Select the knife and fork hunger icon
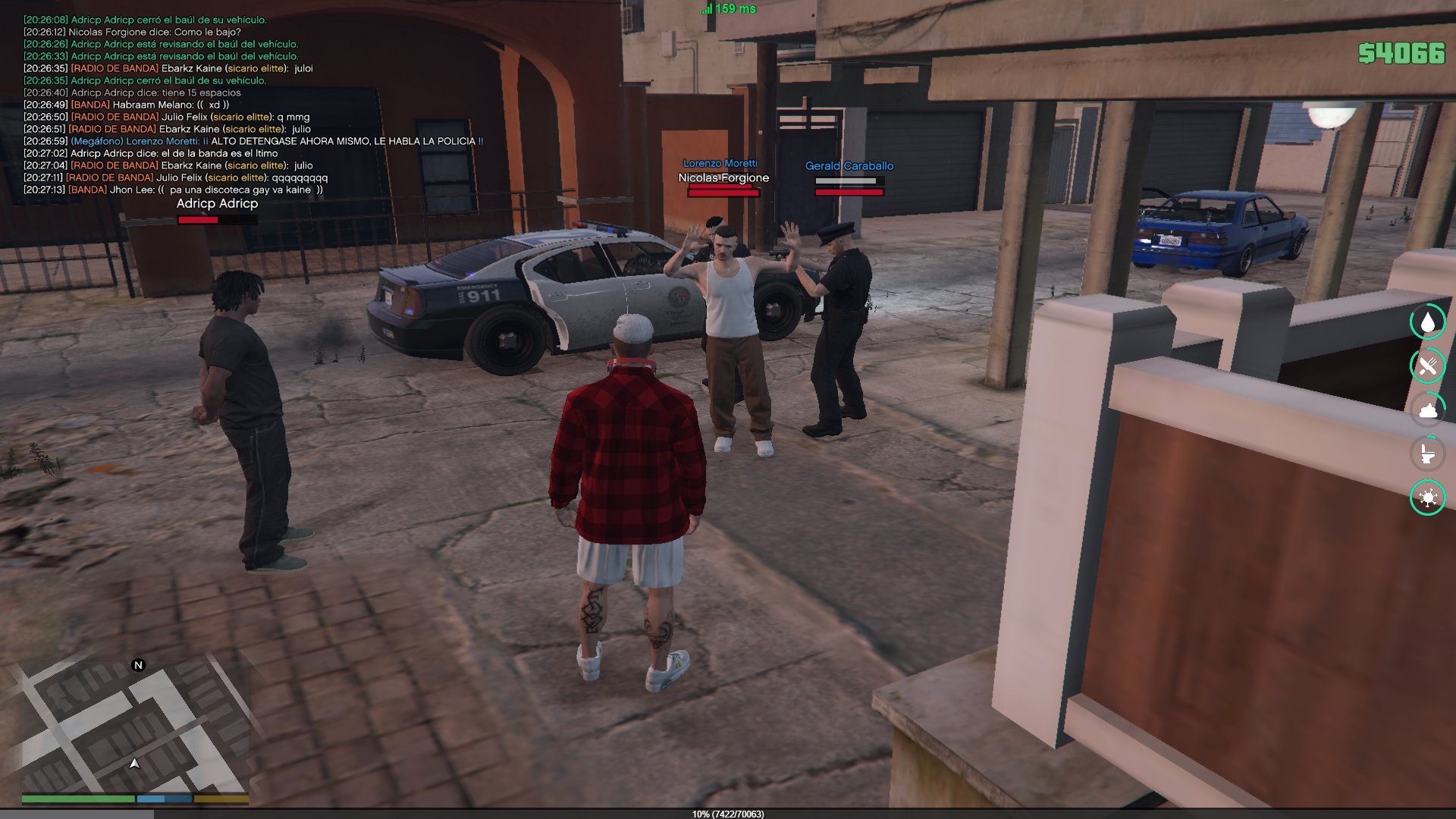This screenshot has height=819, width=1456. (1428, 366)
